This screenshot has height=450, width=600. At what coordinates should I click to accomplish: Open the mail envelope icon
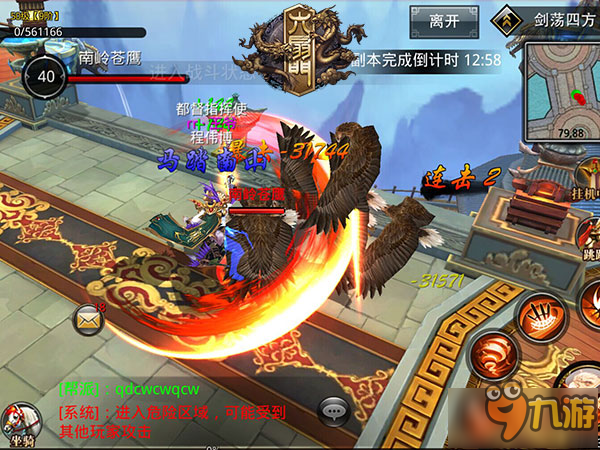click(89, 318)
